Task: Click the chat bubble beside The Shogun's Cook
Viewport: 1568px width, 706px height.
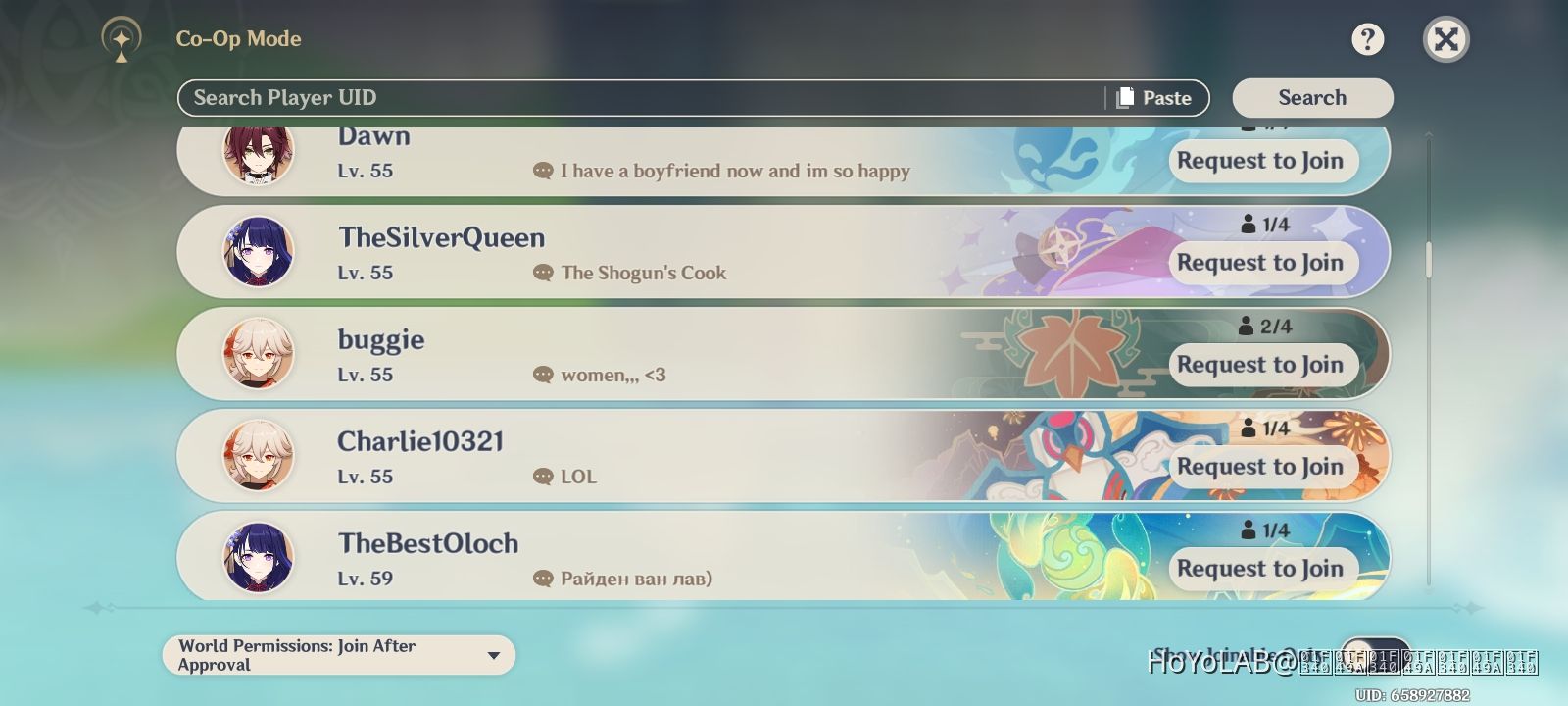Action: [x=542, y=273]
